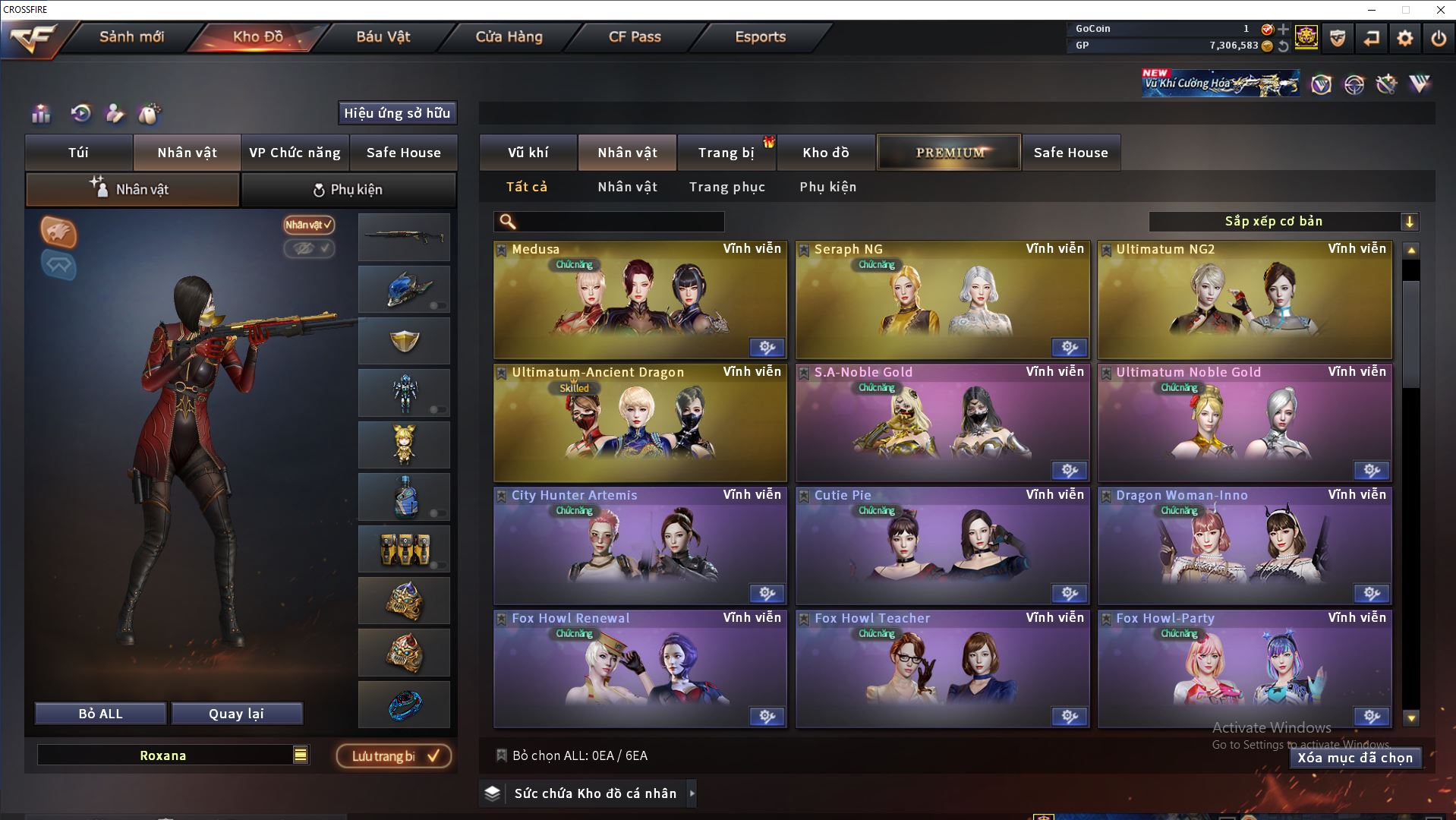
Task: Open the CF Pass menu
Action: 635,36
